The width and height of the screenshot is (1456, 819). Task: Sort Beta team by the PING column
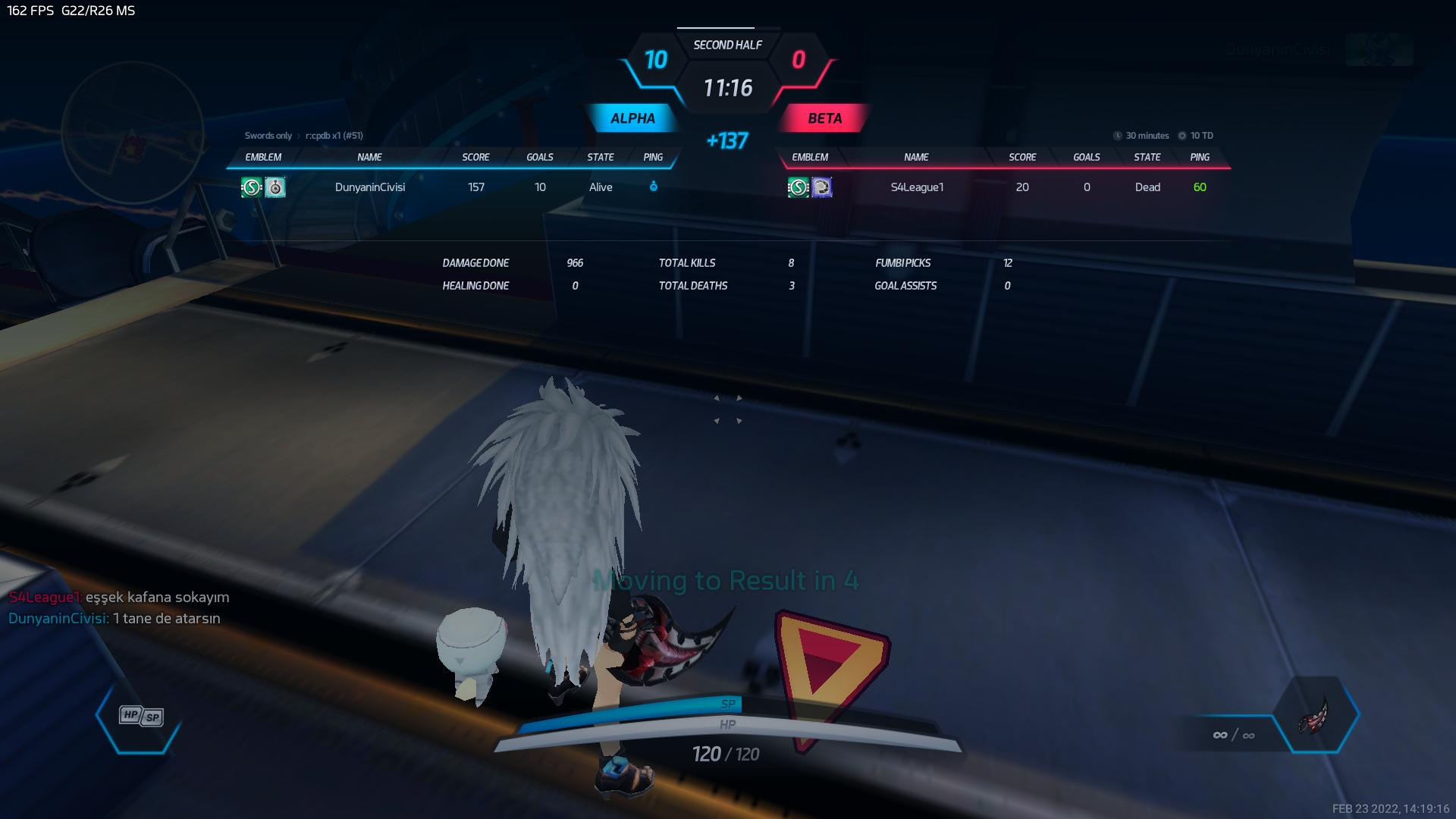pyautogui.click(x=1199, y=158)
